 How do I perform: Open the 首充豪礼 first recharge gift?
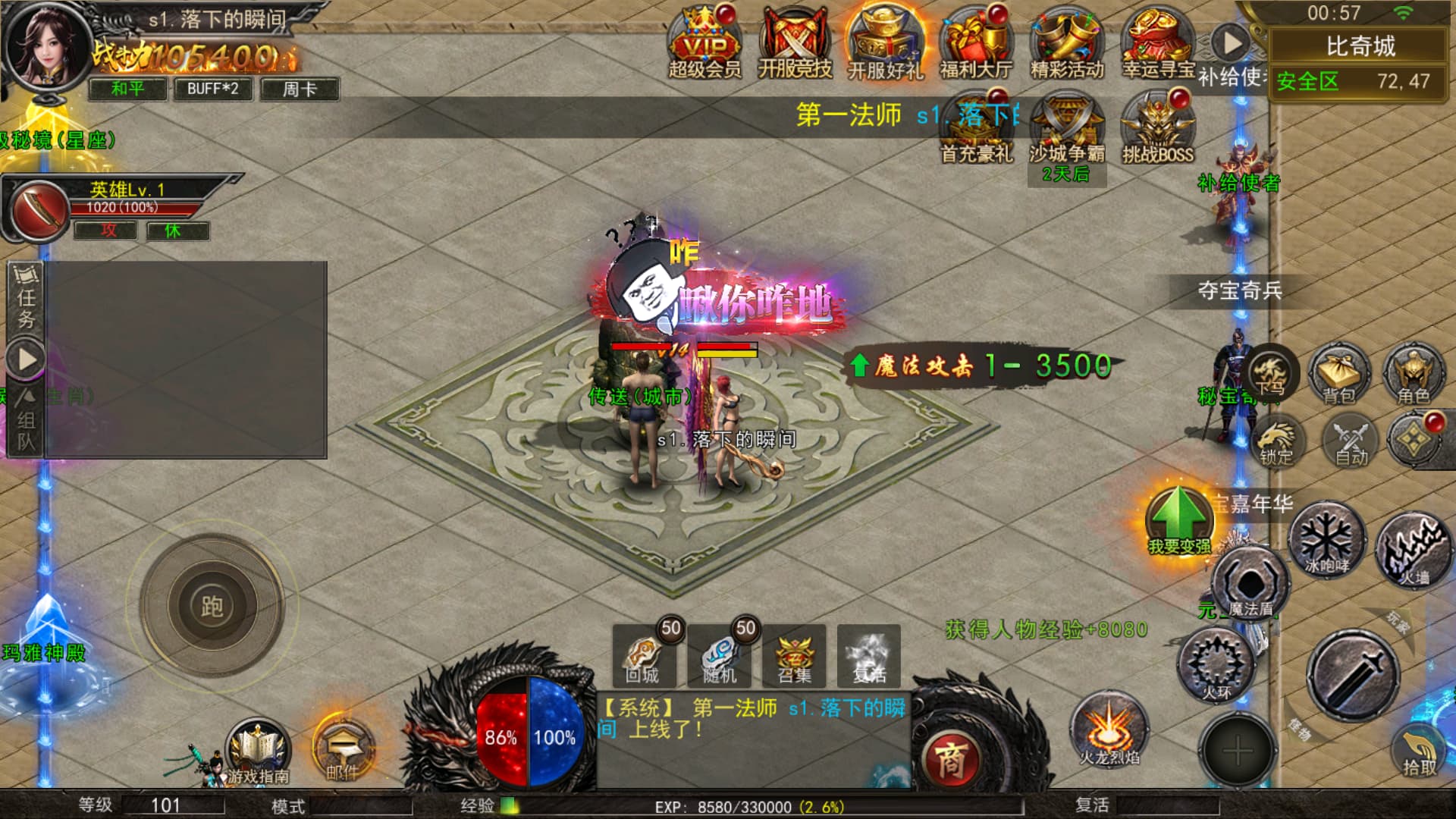point(977,127)
